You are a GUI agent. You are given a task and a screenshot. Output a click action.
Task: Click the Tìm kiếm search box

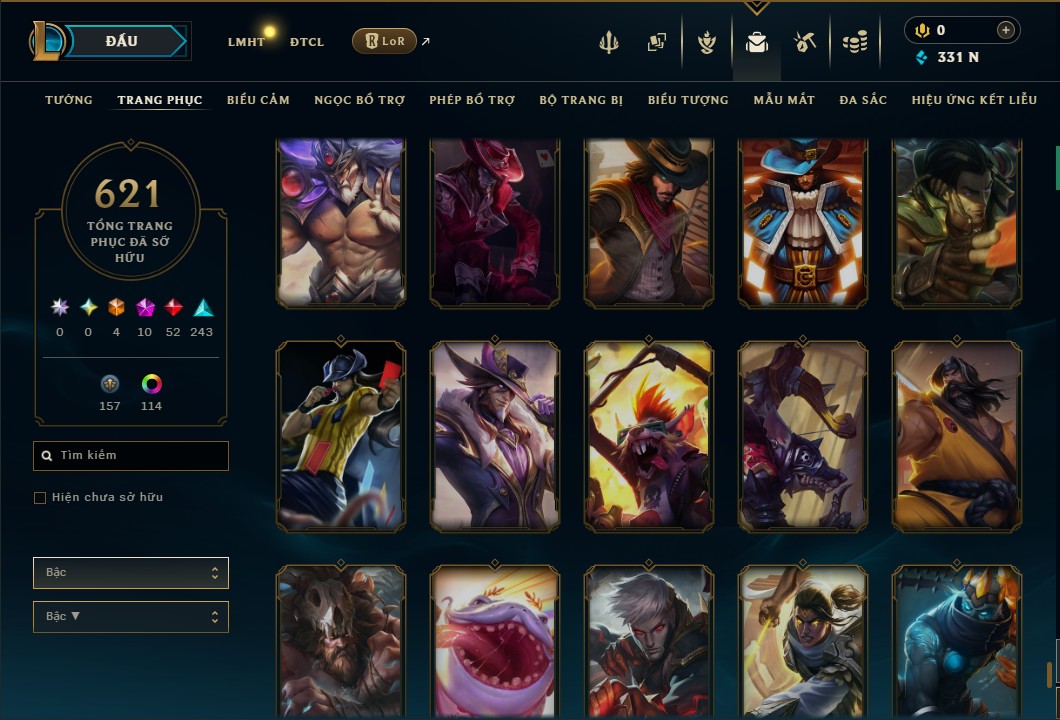pyautogui.click(x=131, y=456)
